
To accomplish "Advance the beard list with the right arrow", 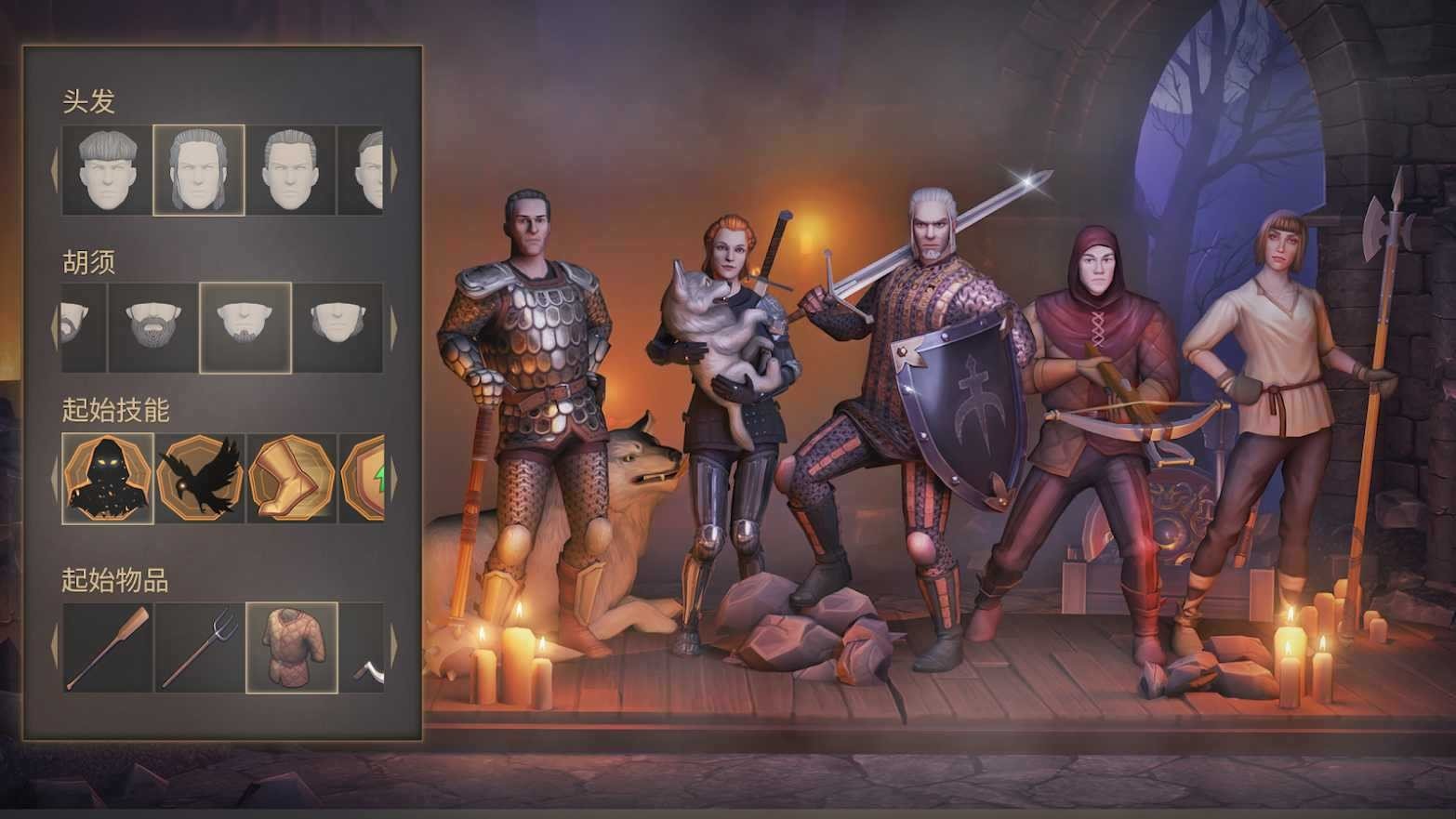I will pos(393,328).
